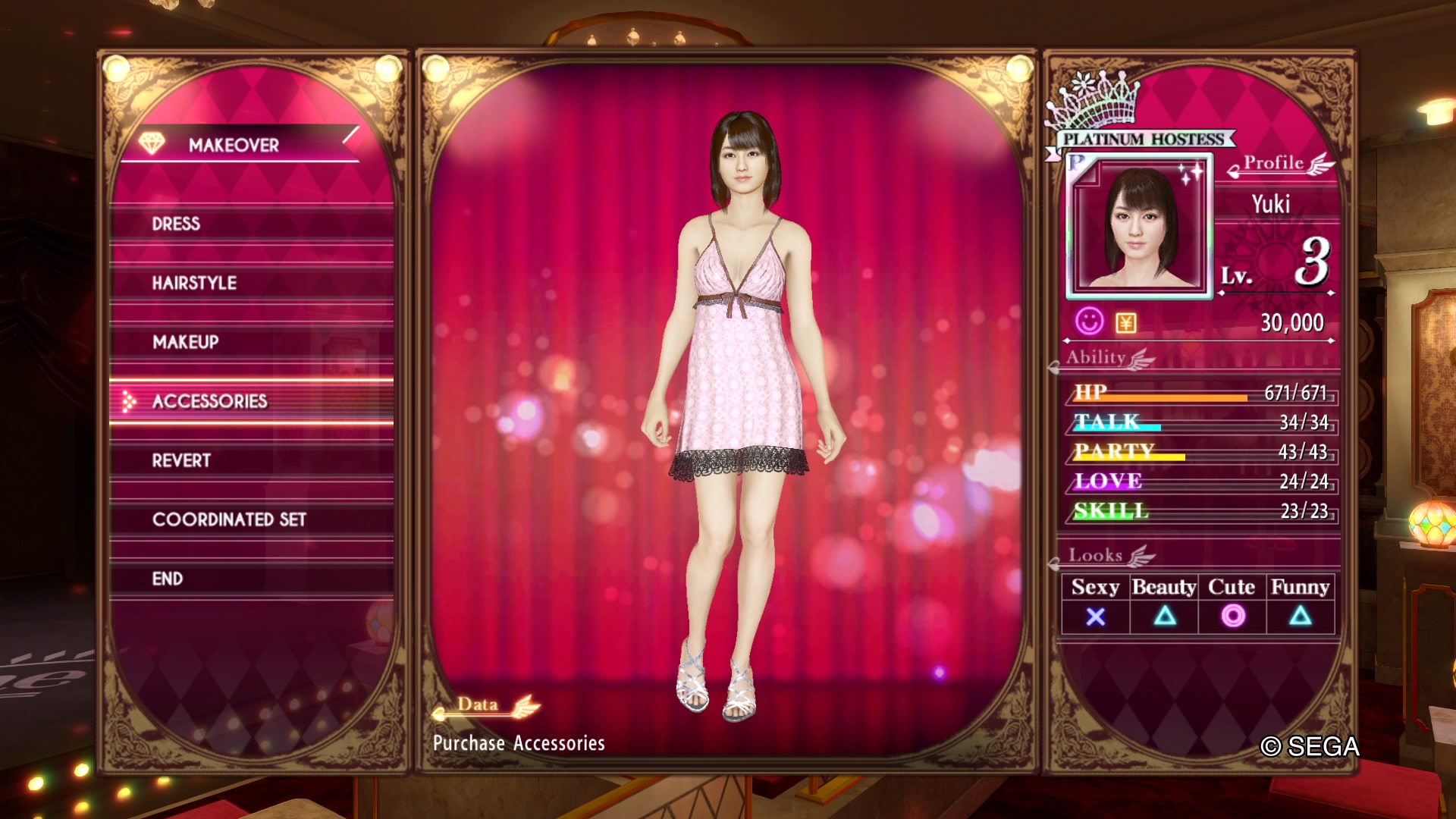Choose the Makeup option
The width and height of the screenshot is (1456, 819).
pos(186,342)
